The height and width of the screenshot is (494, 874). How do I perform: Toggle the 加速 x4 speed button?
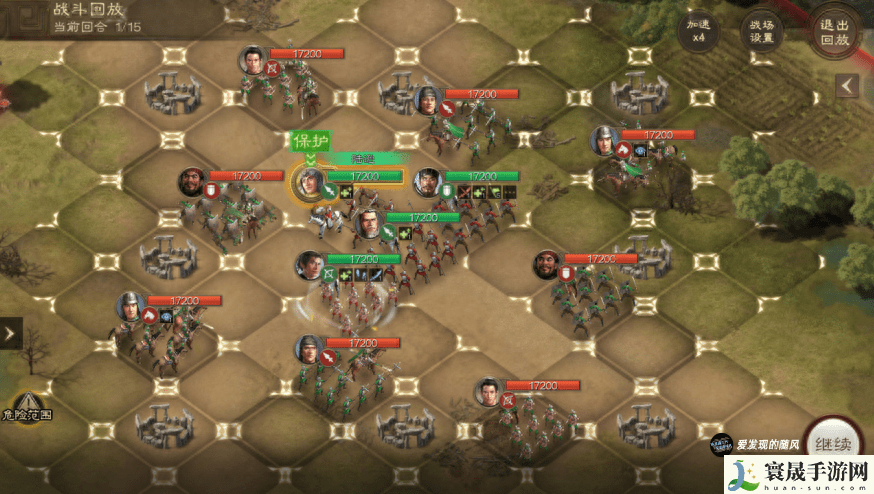[x=698, y=33]
